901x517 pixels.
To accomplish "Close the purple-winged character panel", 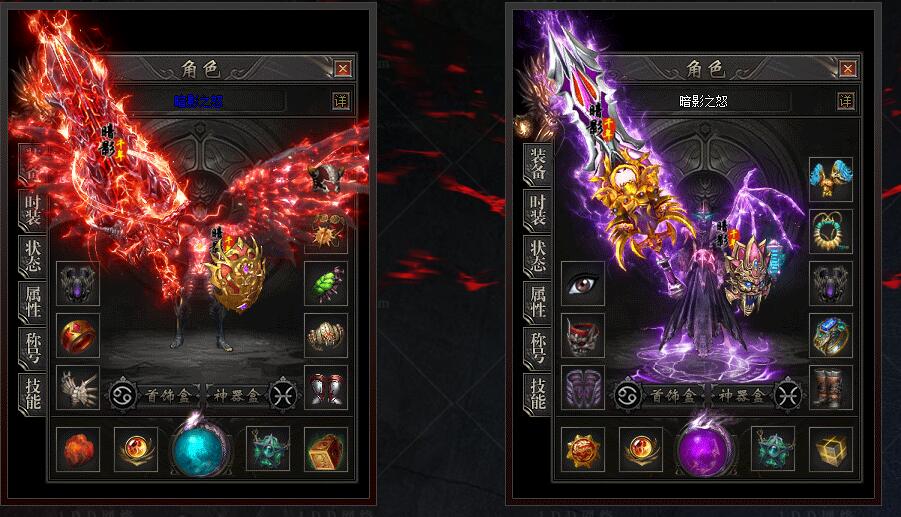I will 846,69.
